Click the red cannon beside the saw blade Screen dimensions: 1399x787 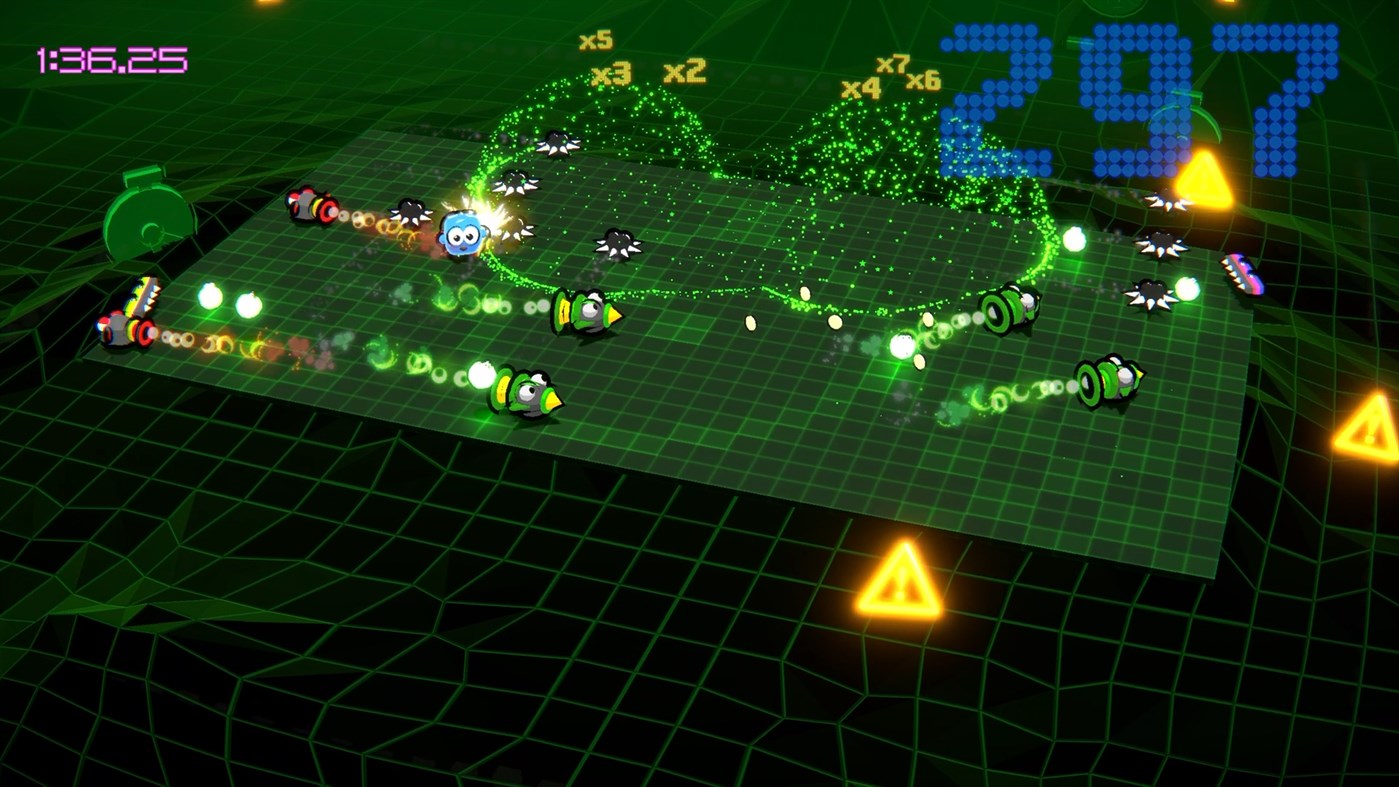coord(307,205)
